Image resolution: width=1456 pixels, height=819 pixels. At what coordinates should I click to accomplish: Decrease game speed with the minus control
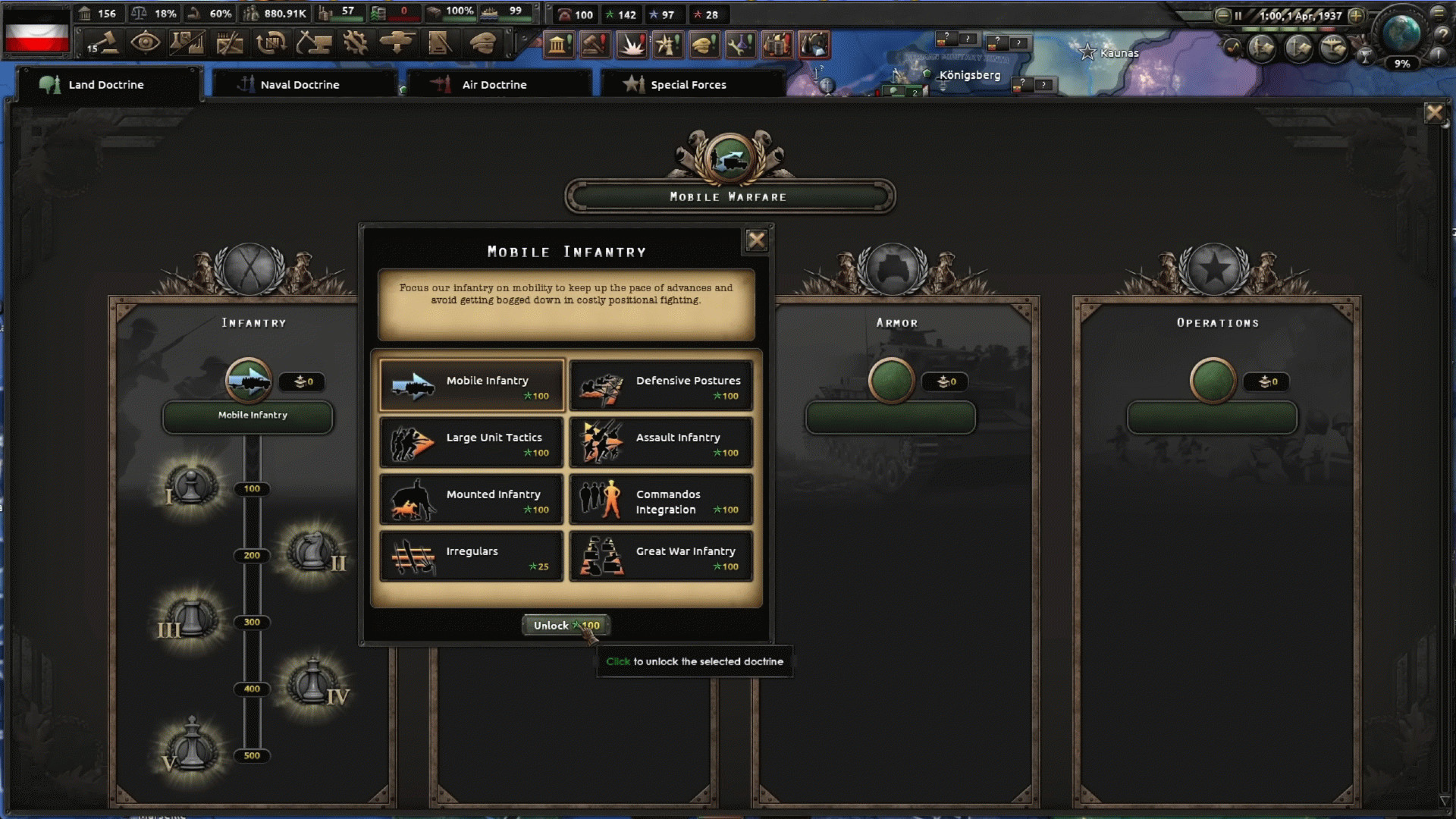point(1223,16)
